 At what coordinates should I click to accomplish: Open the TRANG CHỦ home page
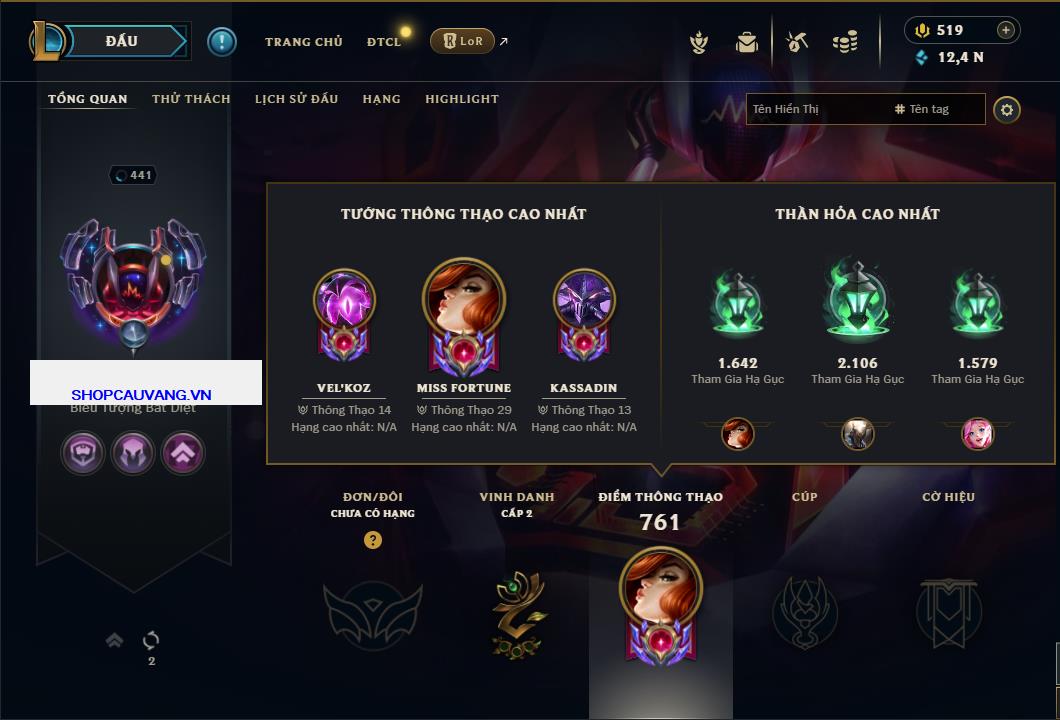303,42
